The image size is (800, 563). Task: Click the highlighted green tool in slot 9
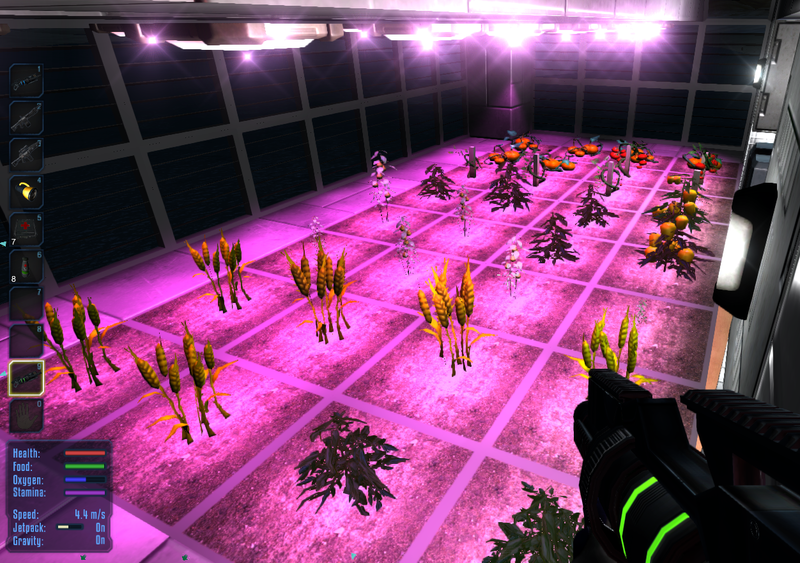click(26, 377)
